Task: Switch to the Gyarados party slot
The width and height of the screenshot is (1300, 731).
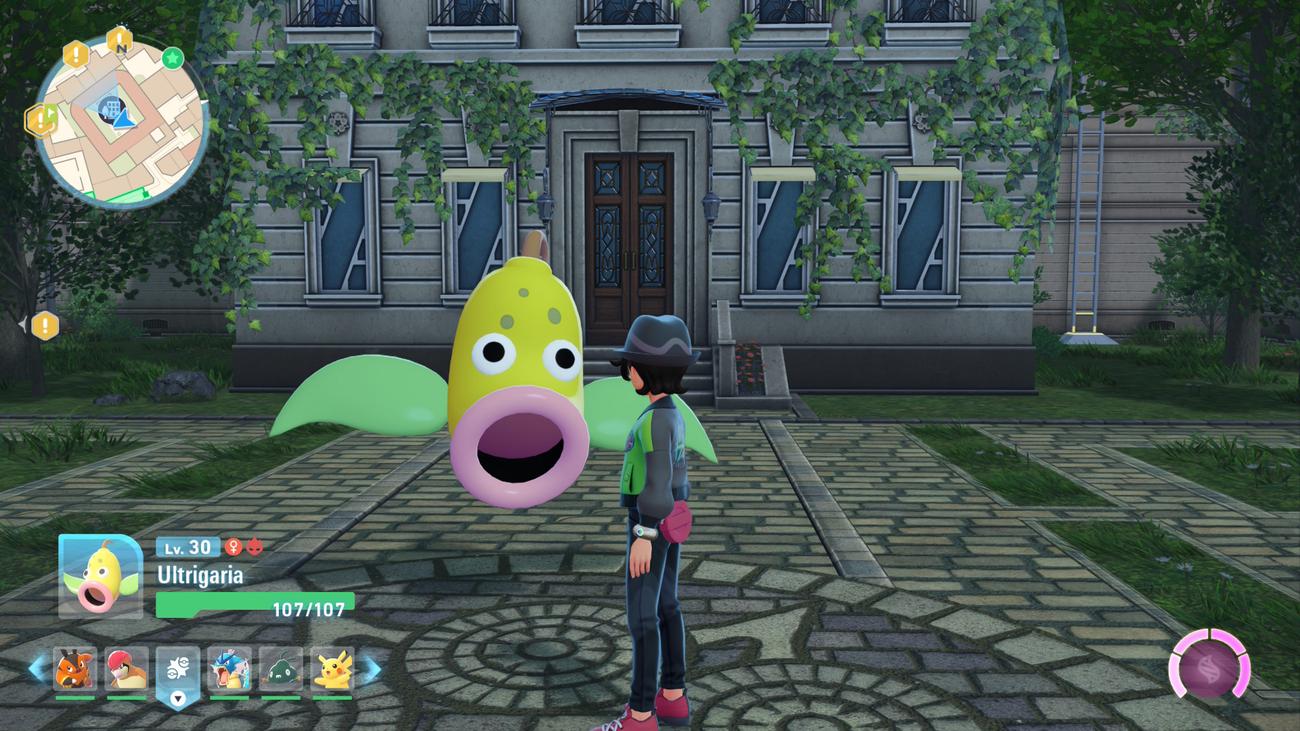Action: 229,669
